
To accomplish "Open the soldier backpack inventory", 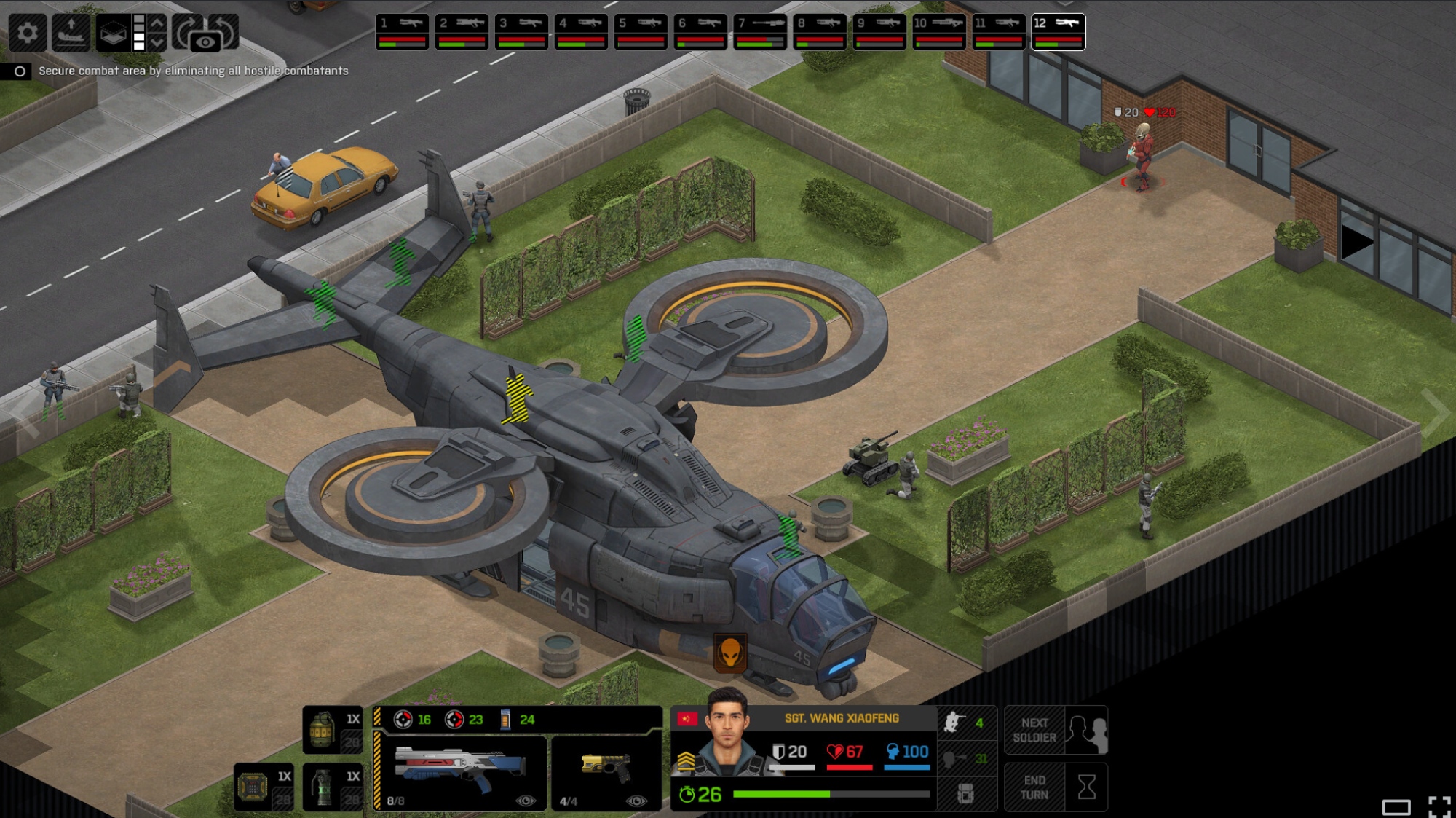I will pos(965,793).
